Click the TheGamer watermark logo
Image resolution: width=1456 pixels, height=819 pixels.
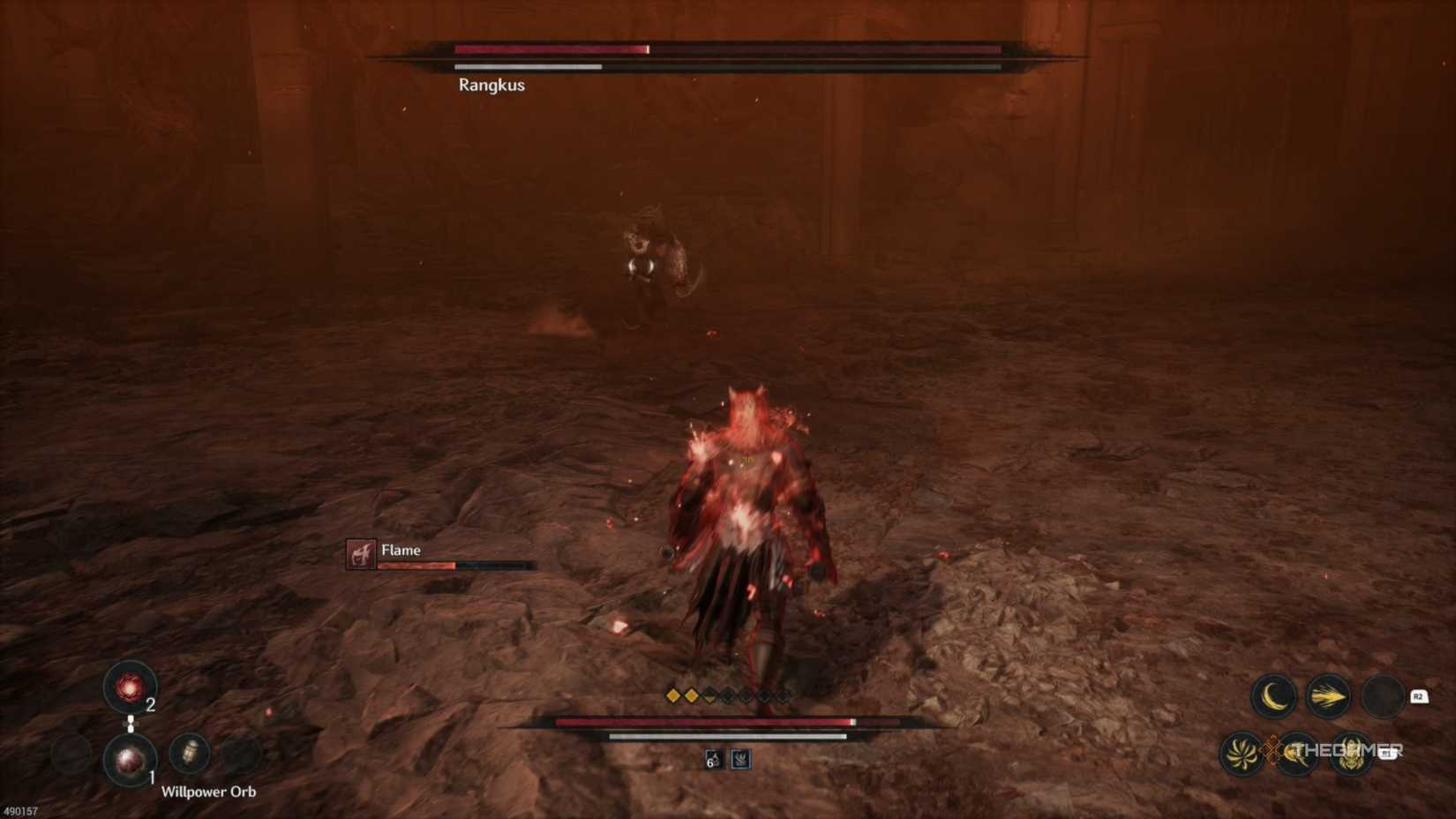[1345, 749]
